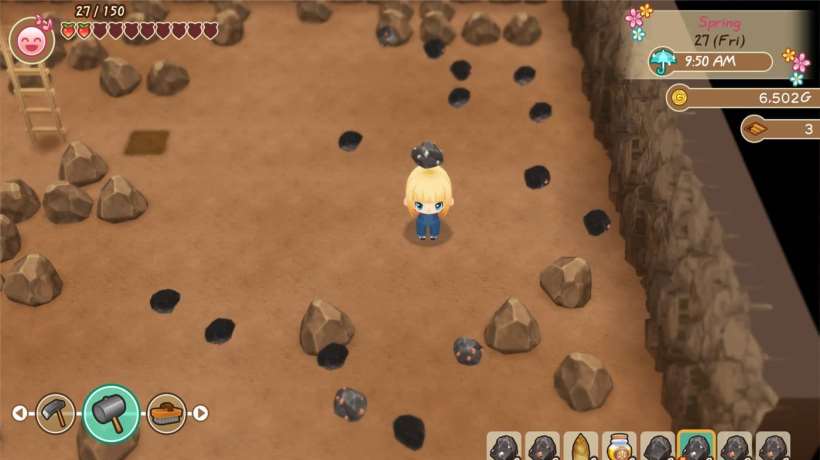Switch to the hoe tool
The image size is (820, 460).
pyautogui.click(x=55, y=412)
